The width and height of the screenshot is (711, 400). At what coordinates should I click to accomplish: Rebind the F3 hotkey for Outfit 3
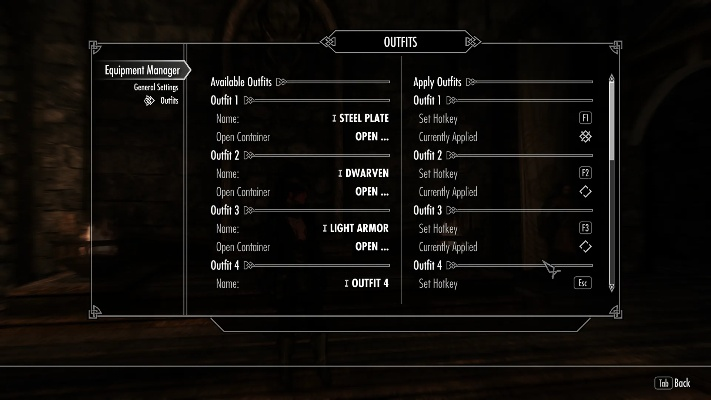pyautogui.click(x=585, y=228)
